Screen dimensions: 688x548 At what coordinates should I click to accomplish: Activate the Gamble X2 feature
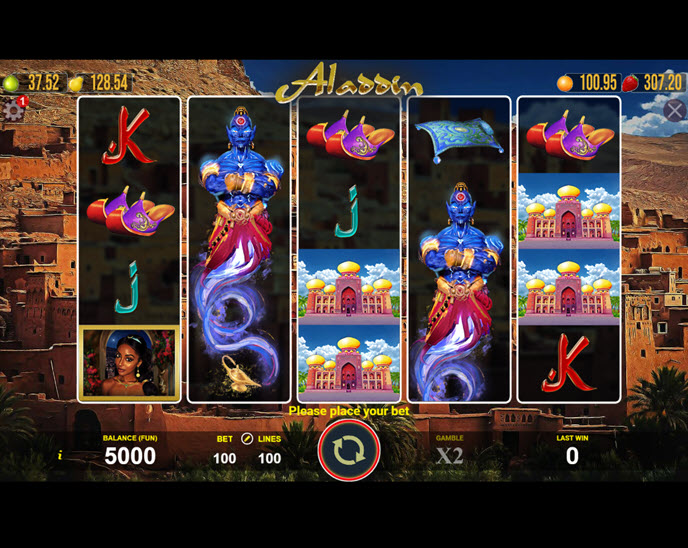pyautogui.click(x=449, y=455)
